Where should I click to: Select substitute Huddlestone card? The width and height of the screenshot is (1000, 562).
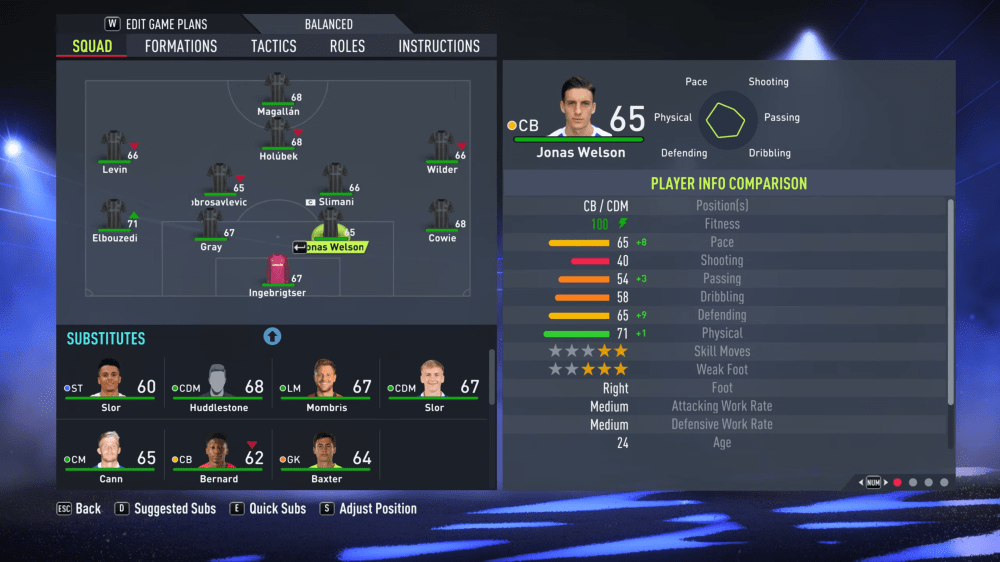point(218,385)
